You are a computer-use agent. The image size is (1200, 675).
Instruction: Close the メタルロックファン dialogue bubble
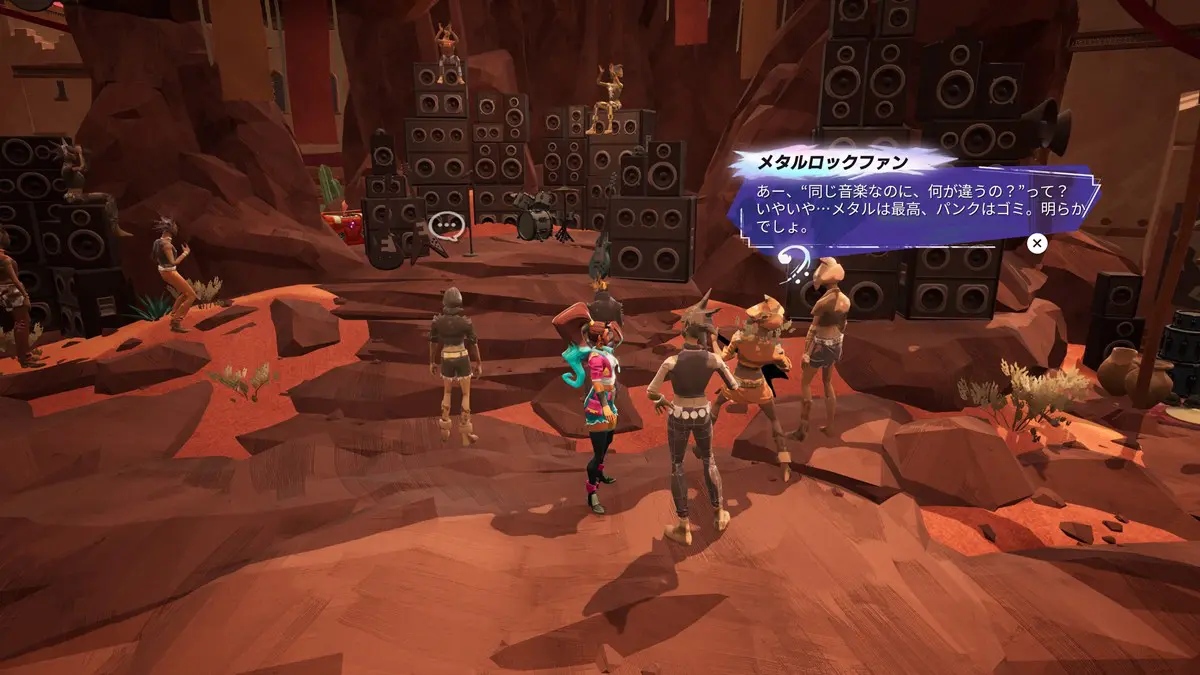(1037, 243)
